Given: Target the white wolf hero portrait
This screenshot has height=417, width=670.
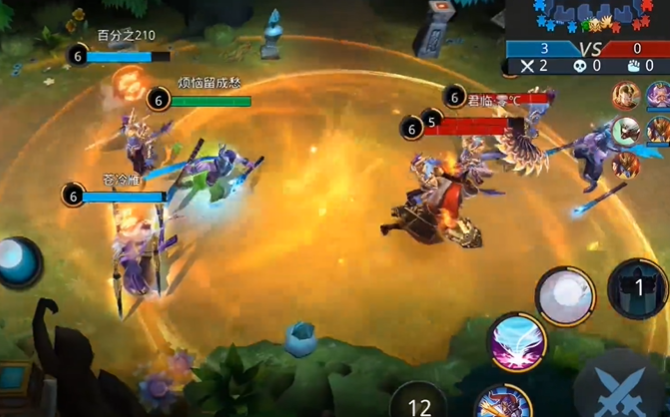Looking at the screenshot, I should (x=627, y=130).
